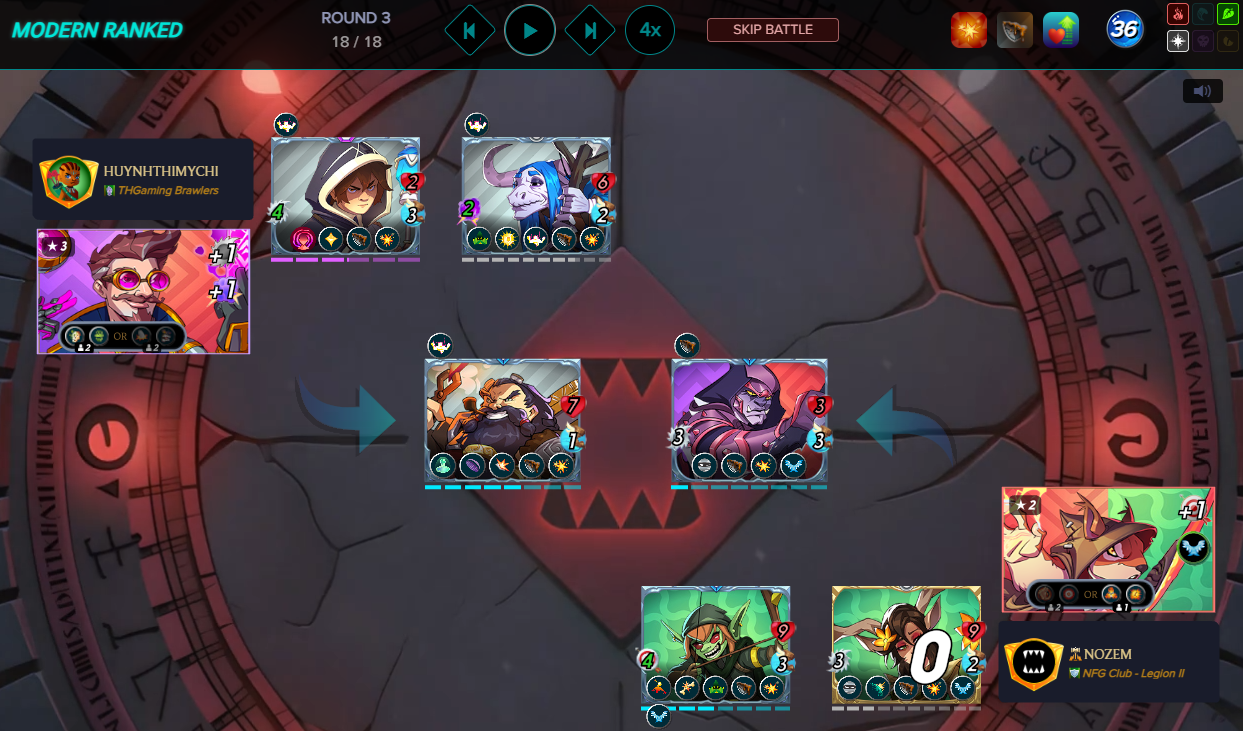
Task: Select the goggled summoner card
Action: click(143, 291)
